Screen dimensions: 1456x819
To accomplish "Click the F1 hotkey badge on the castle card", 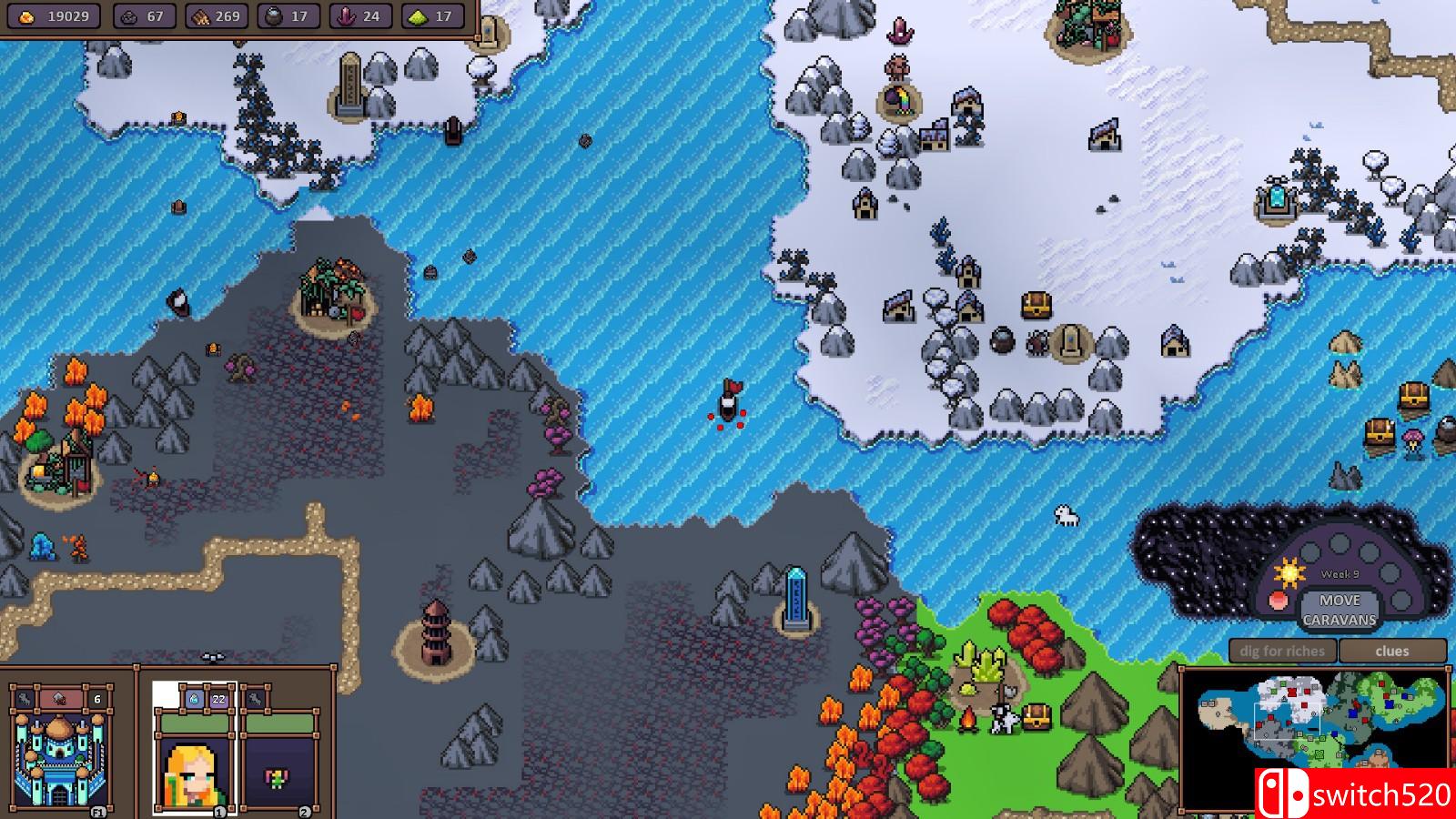I will point(98,811).
